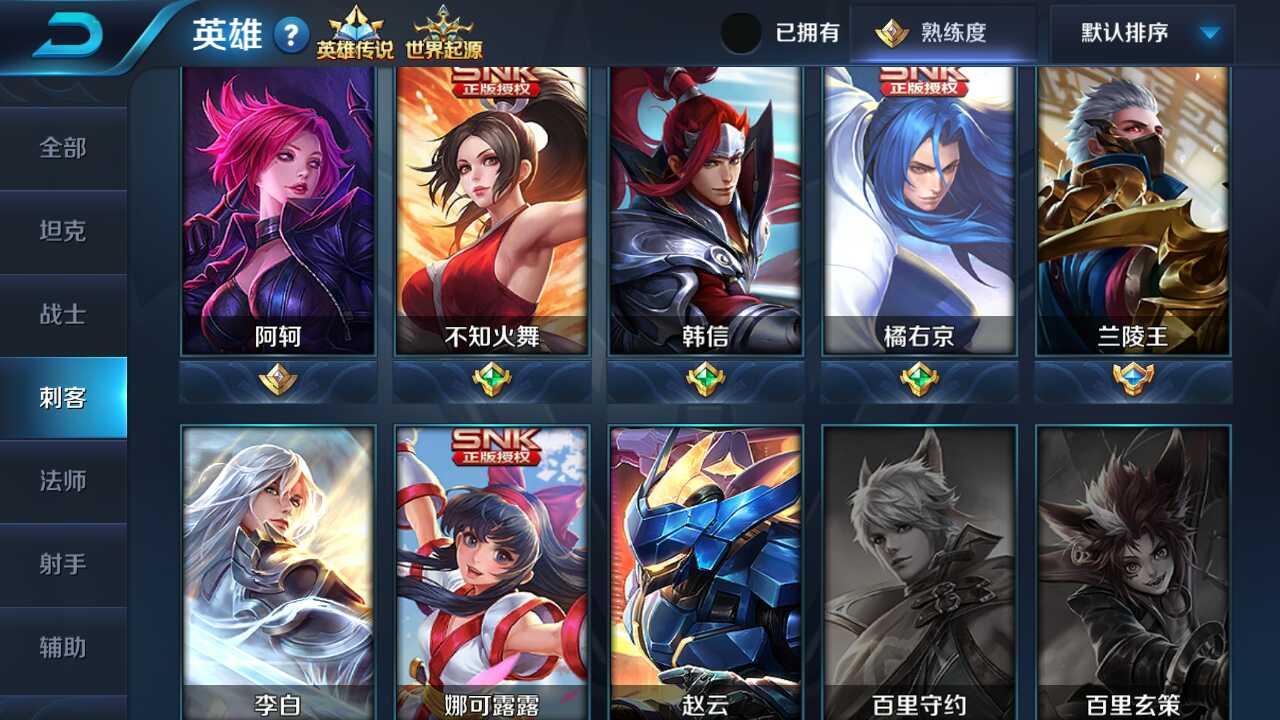The width and height of the screenshot is (1280, 720).
Task: Open the hero help question mark
Action: [x=290, y=37]
